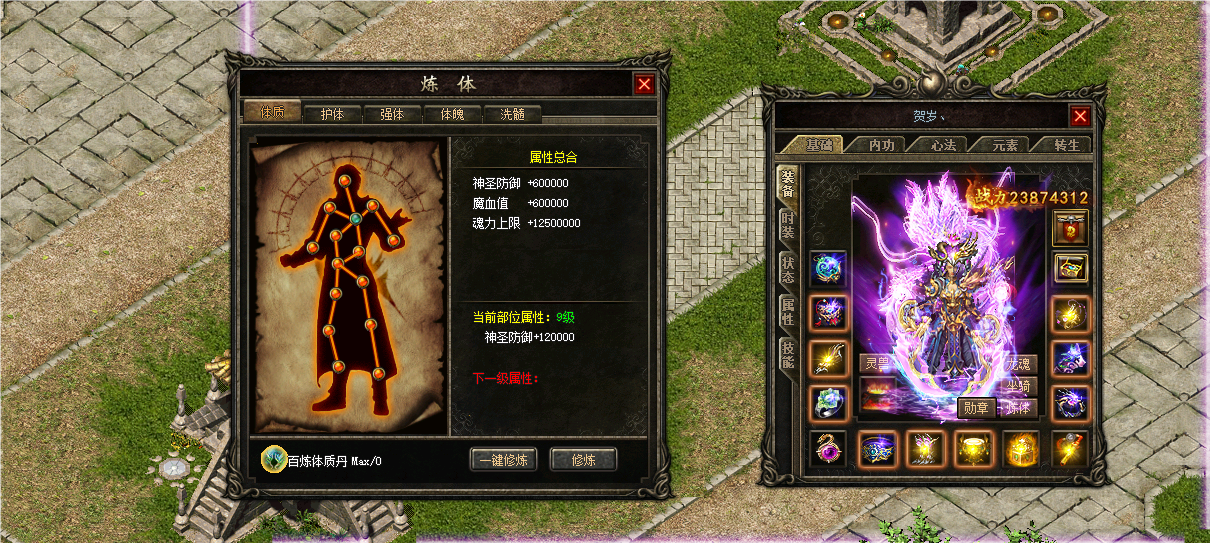Click the 修炼 refine button
This screenshot has width=1210, height=543.
pos(583,460)
